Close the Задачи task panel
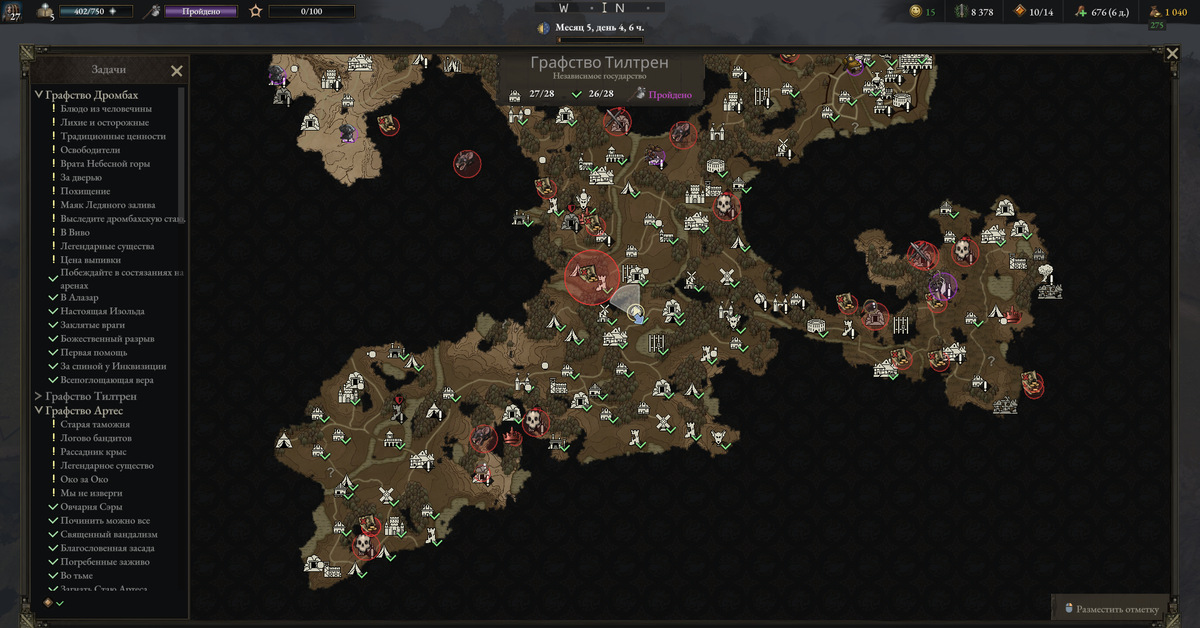The height and width of the screenshot is (628, 1200). 176,71
